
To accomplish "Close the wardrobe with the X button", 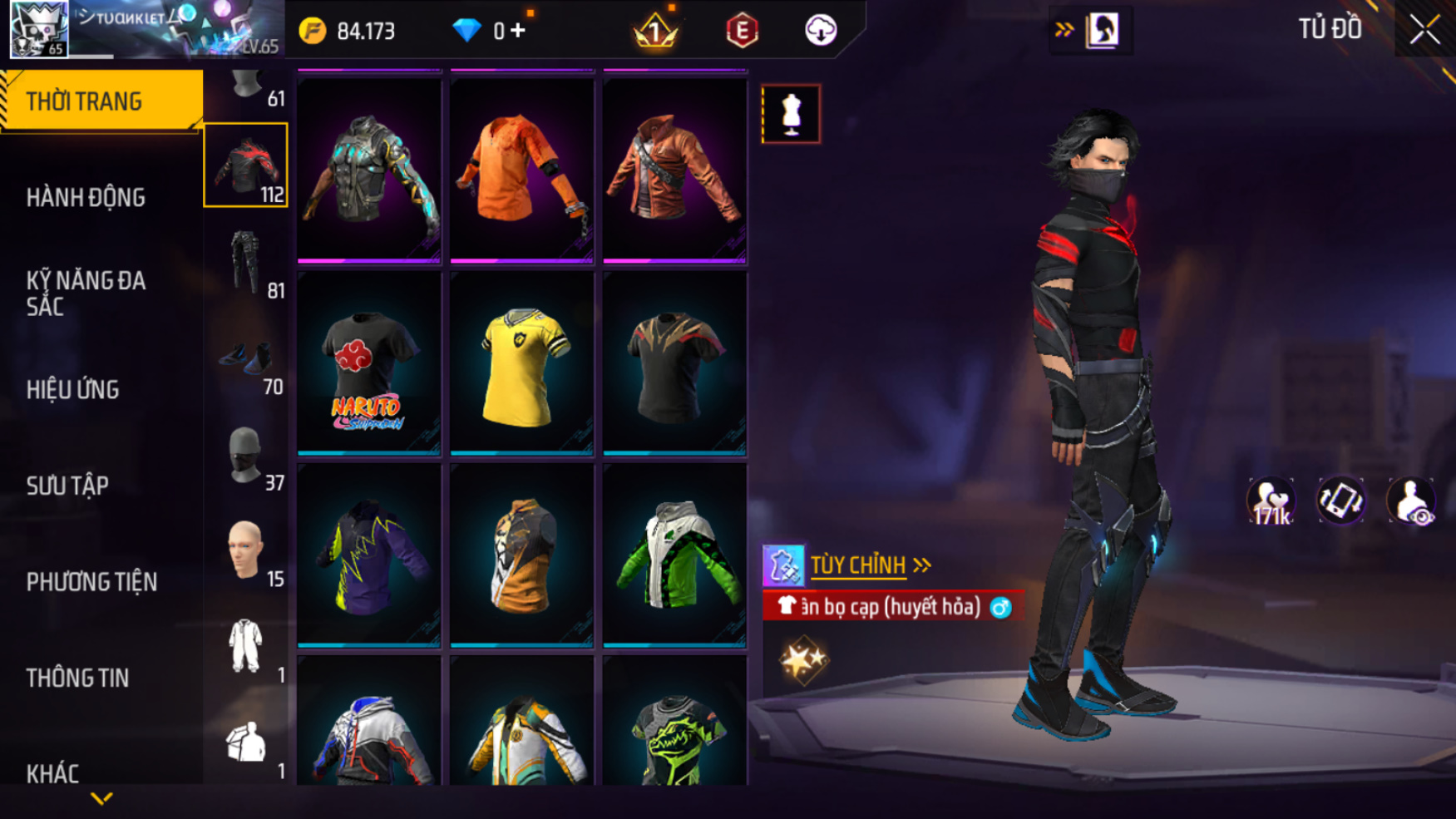I will pyautogui.click(x=1424, y=30).
